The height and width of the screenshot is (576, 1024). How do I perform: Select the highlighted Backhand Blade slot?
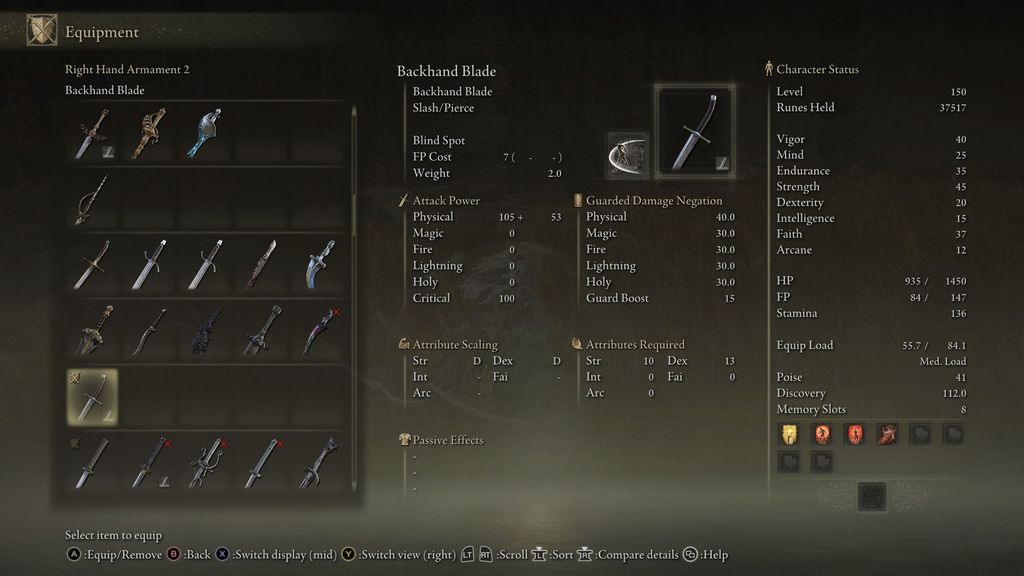(92, 397)
